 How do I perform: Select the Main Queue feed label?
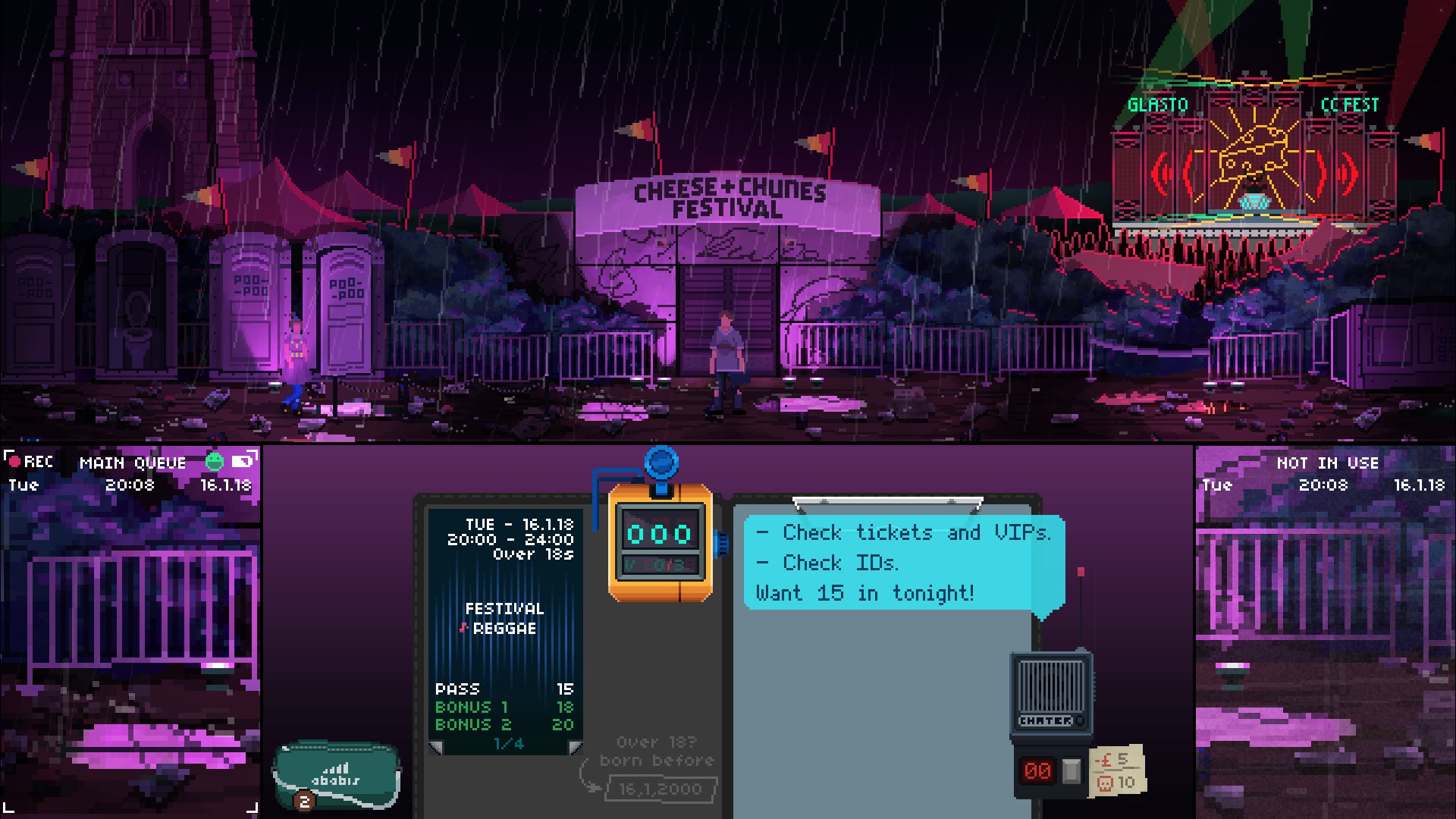(x=133, y=462)
